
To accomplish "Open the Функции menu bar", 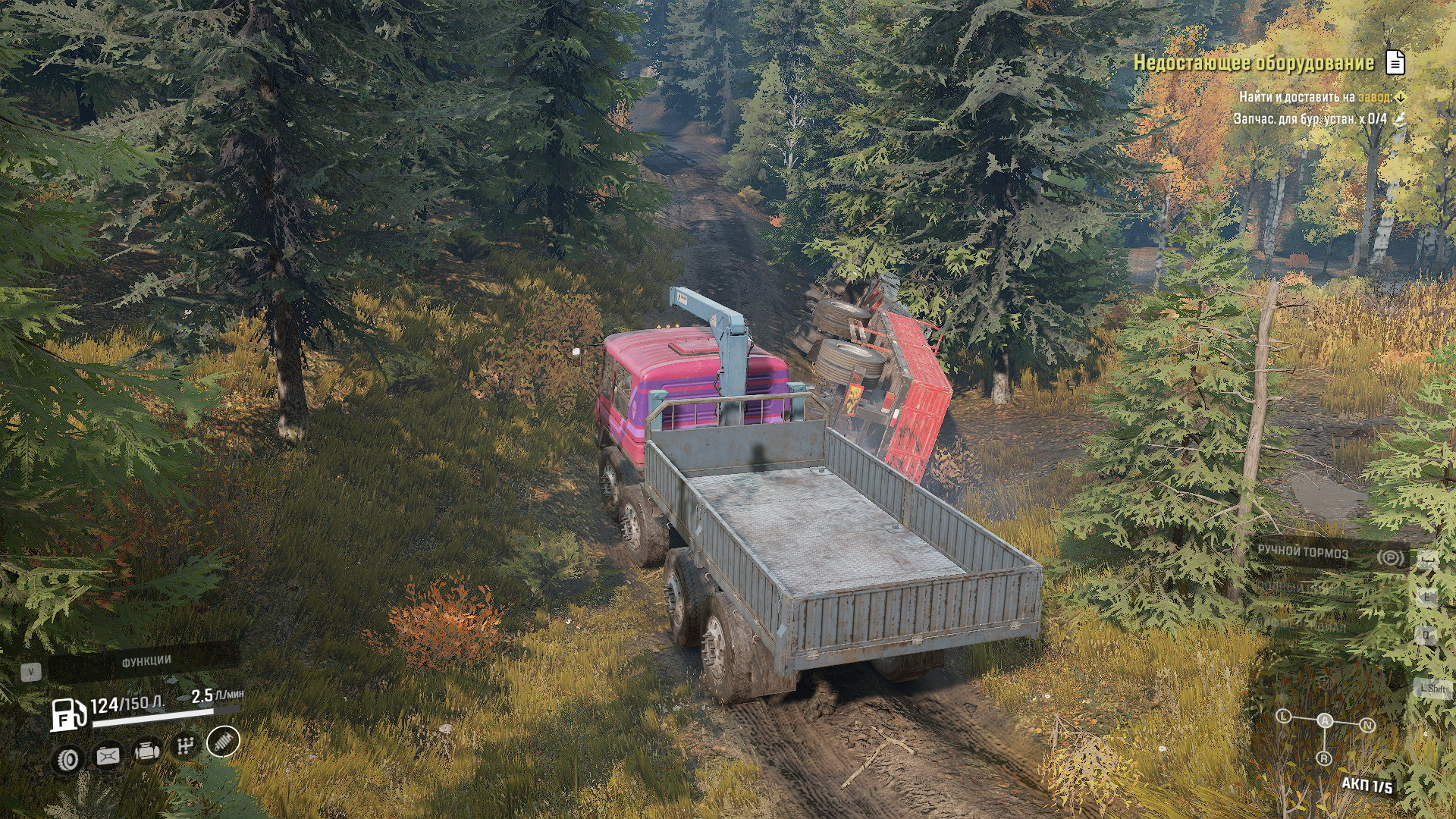I will [x=146, y=662].
